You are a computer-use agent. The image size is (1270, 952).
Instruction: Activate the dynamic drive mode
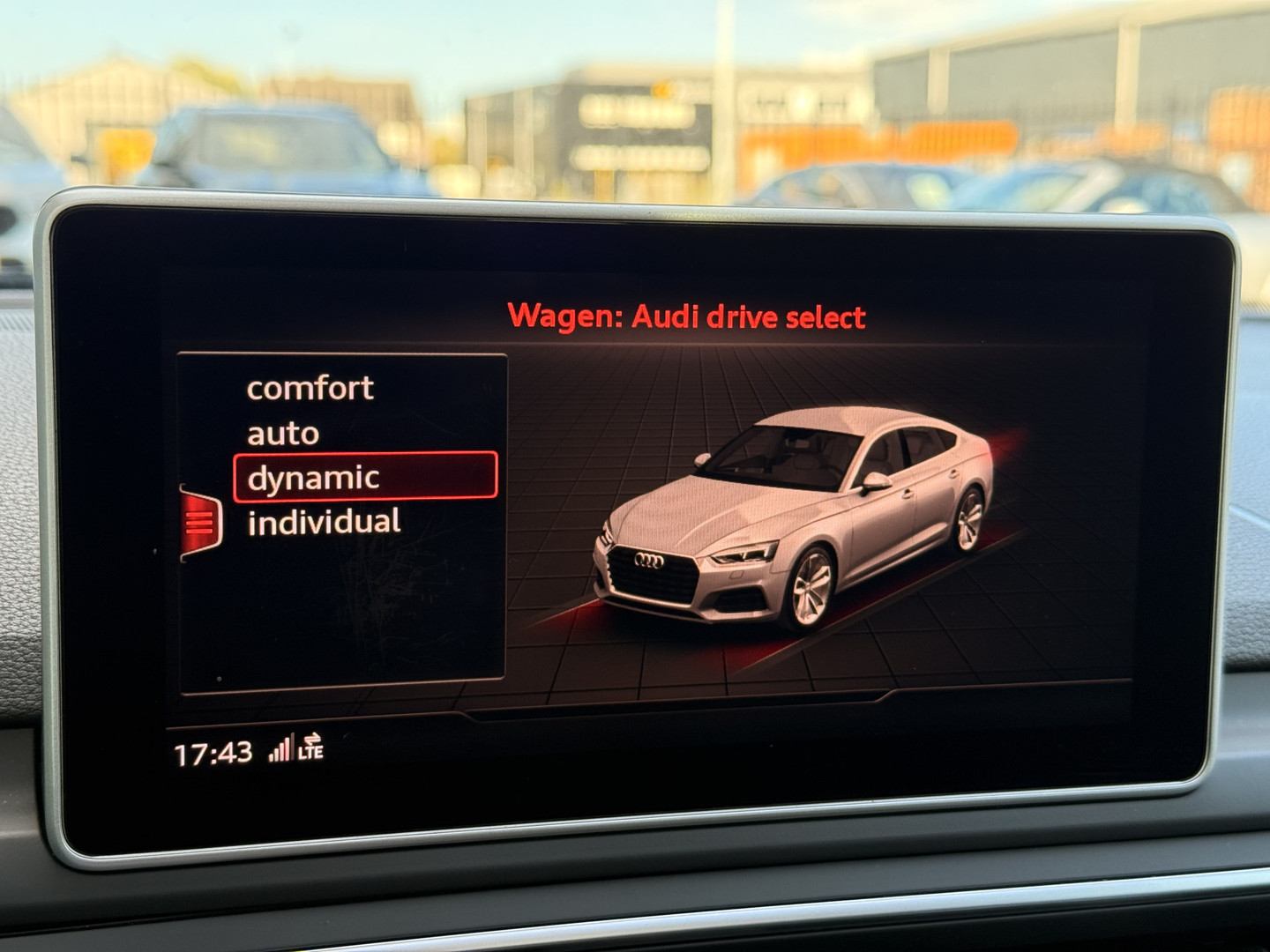(365, 477)
